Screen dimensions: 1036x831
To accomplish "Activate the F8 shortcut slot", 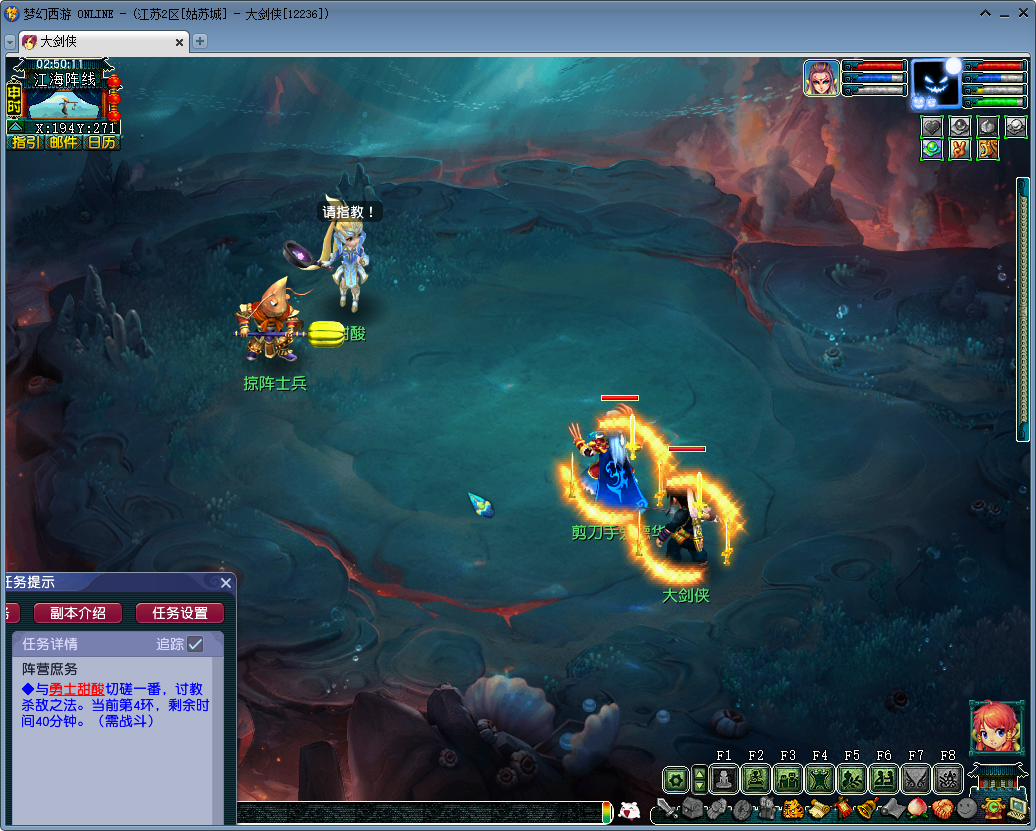I will [x=948, y=779].
